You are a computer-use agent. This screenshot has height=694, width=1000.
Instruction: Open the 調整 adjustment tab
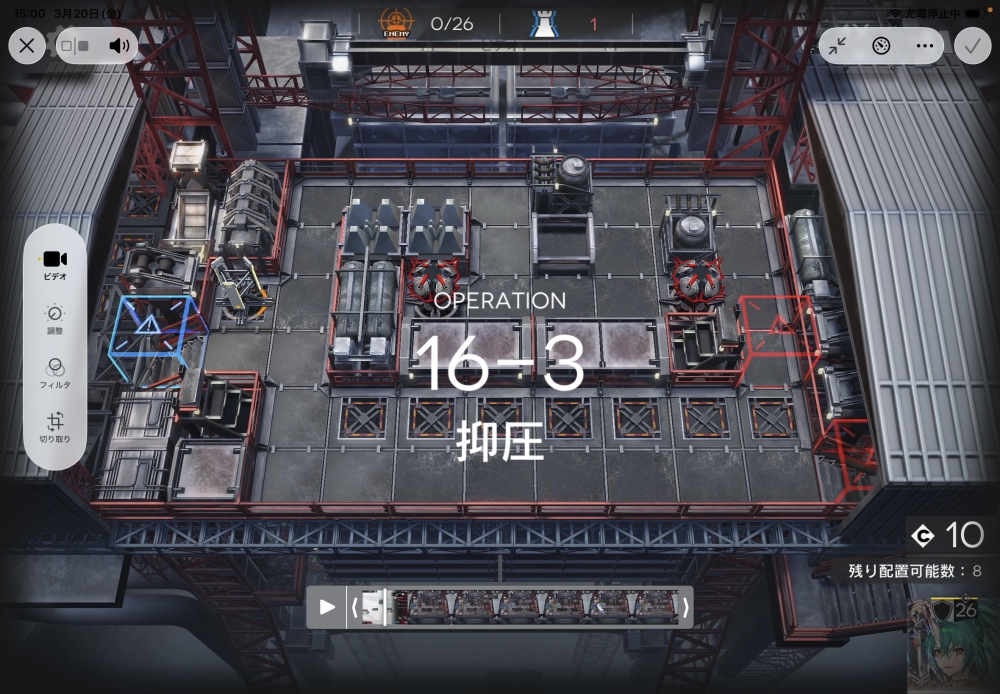(x=55, y=320)
